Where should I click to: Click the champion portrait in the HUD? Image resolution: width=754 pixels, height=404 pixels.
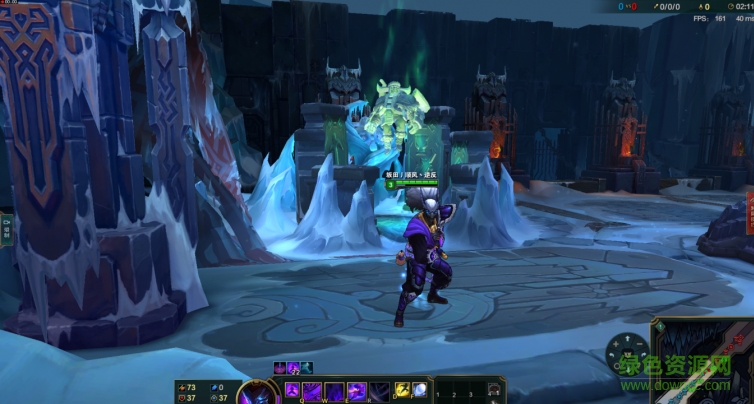[x=256, y=392]
